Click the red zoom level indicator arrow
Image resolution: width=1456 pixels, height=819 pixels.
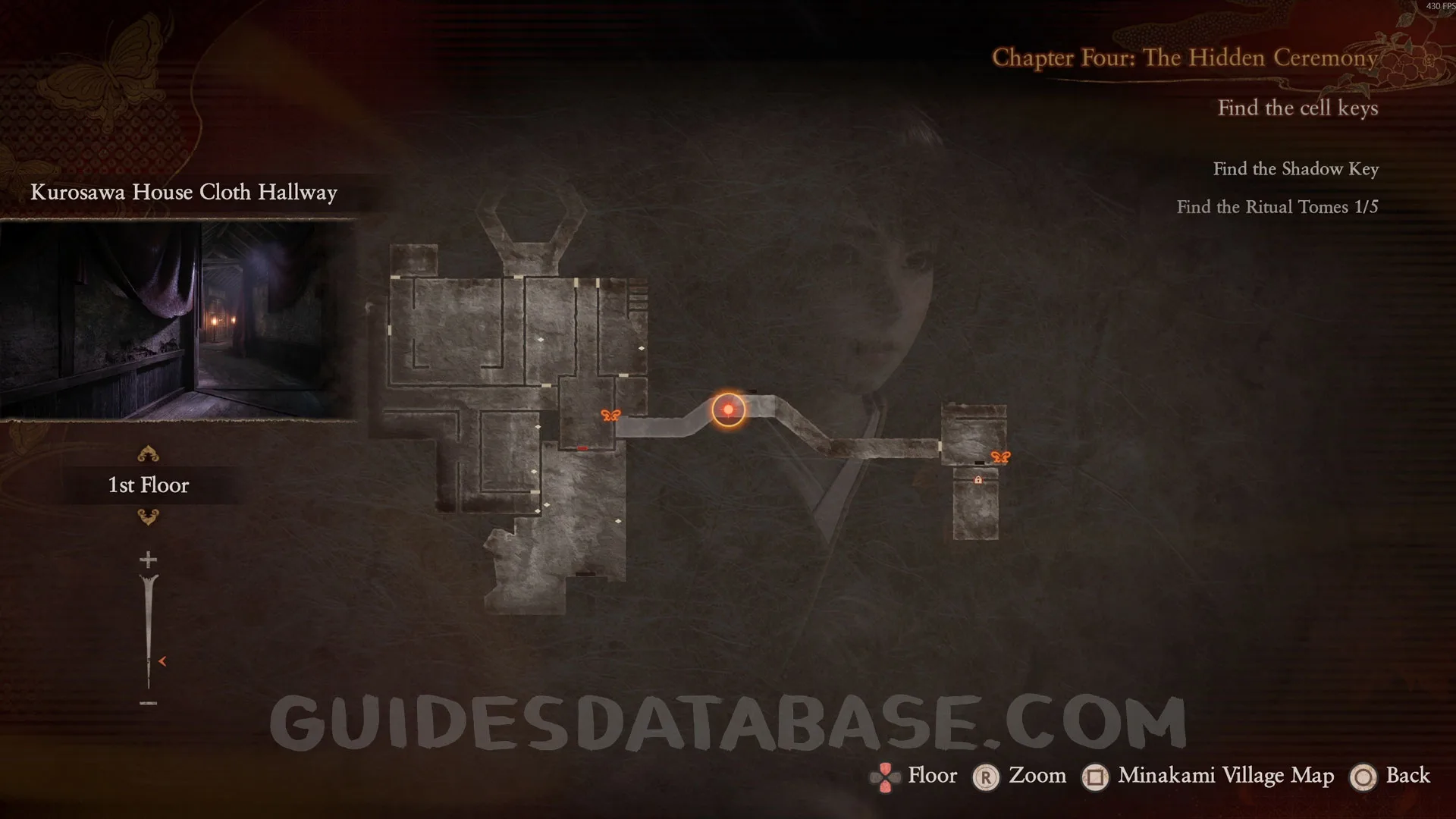(x=162, y=661)
